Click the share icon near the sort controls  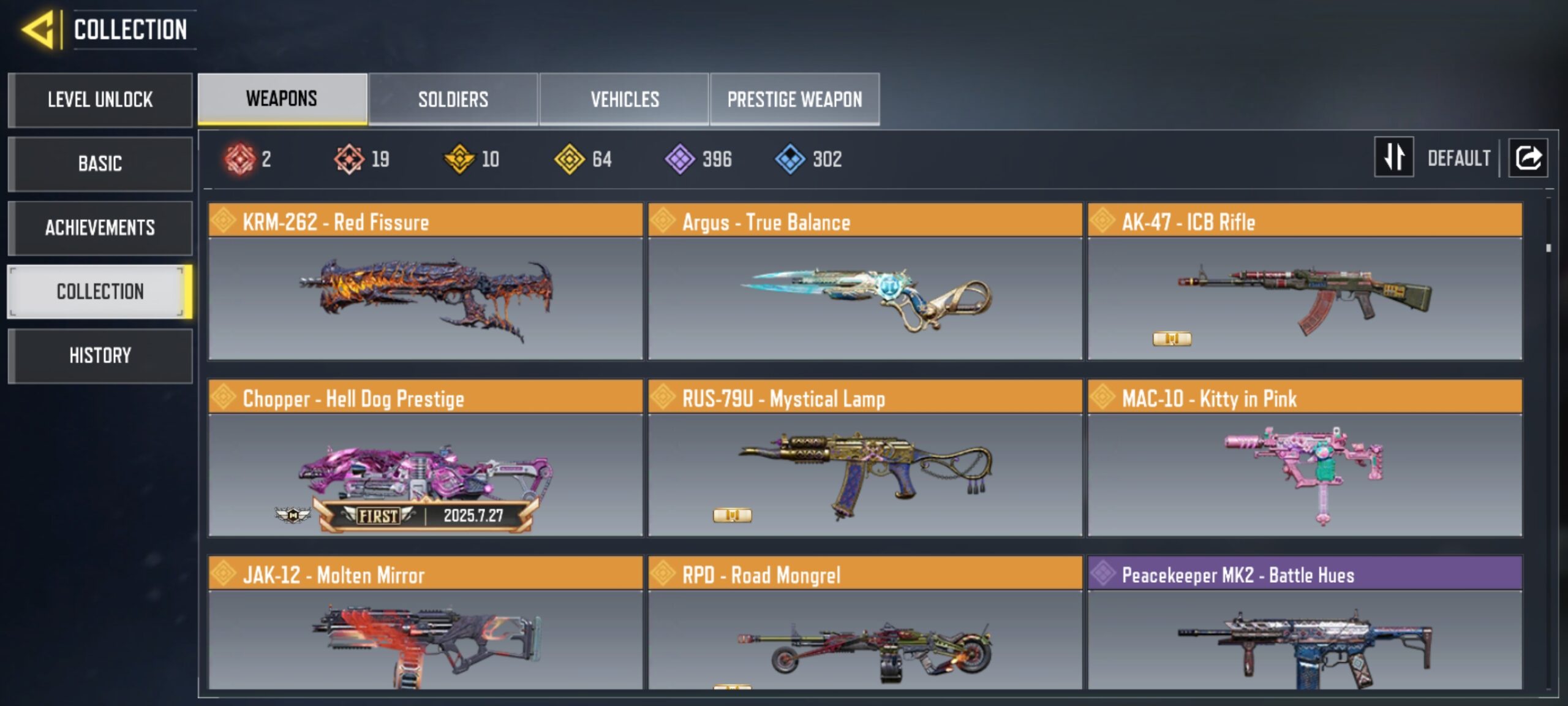point(1529,158)
